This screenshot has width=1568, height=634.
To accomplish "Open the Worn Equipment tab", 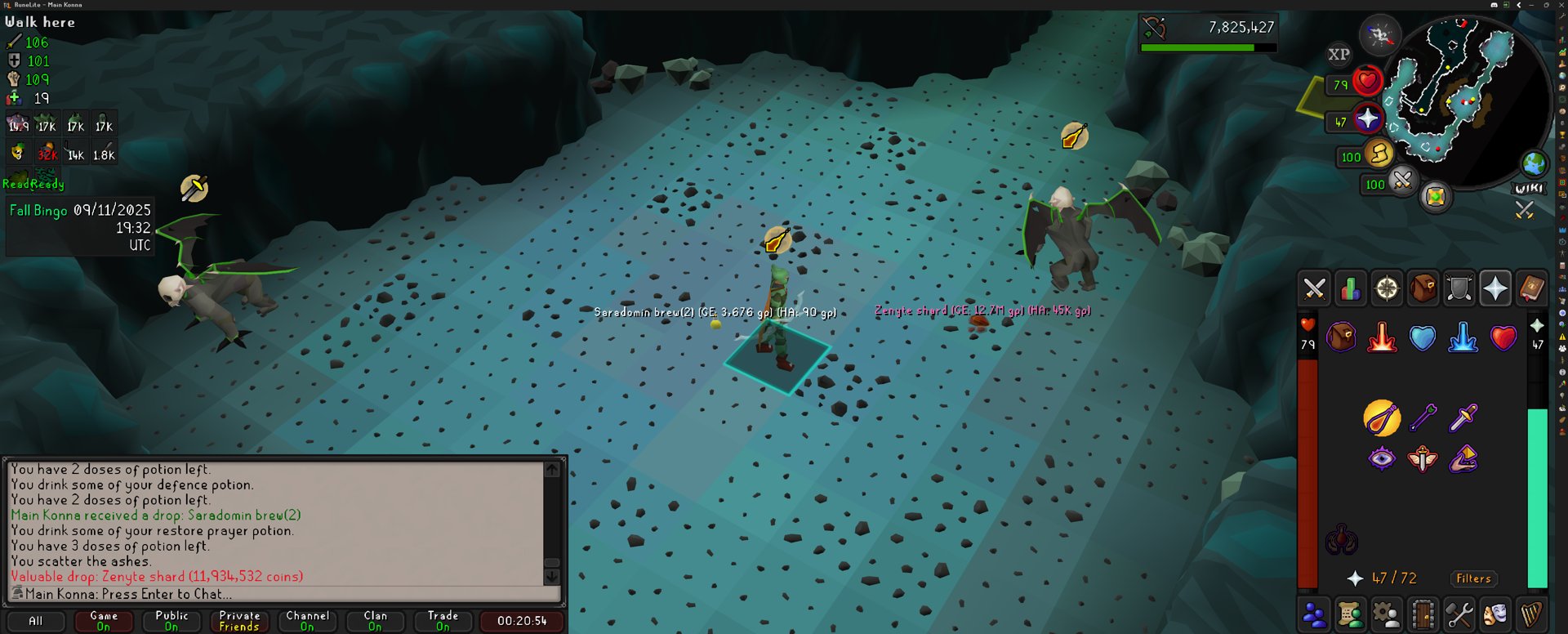I will coord(1459,288).
